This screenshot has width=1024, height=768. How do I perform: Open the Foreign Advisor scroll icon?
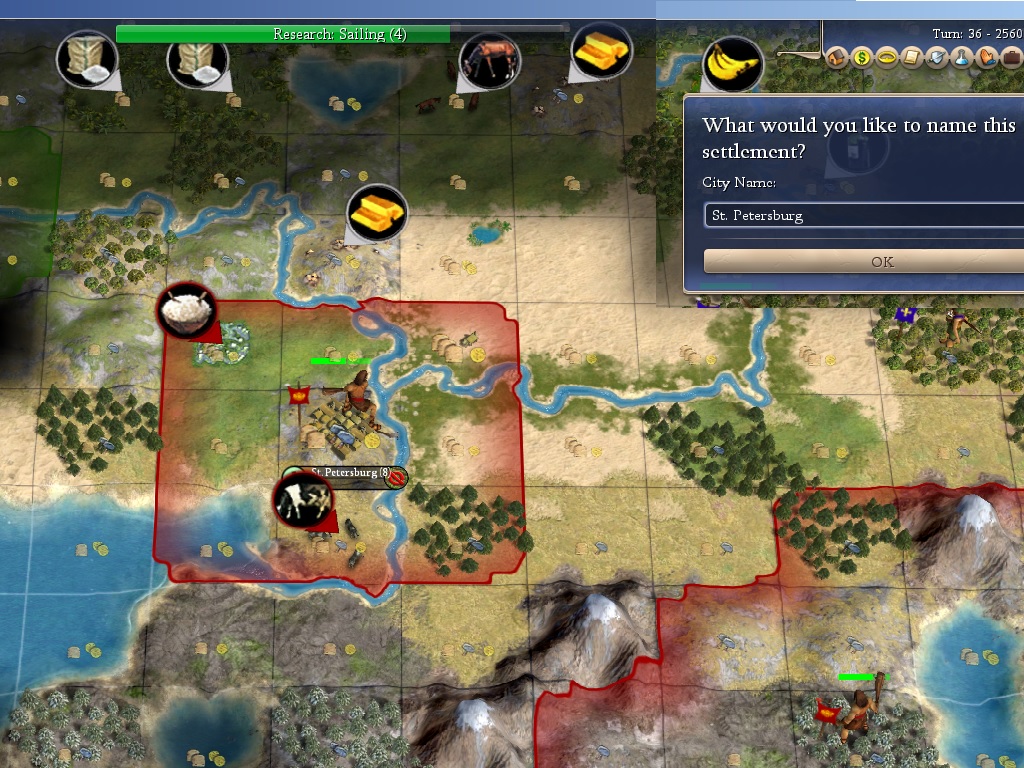[x=911, y=58]
